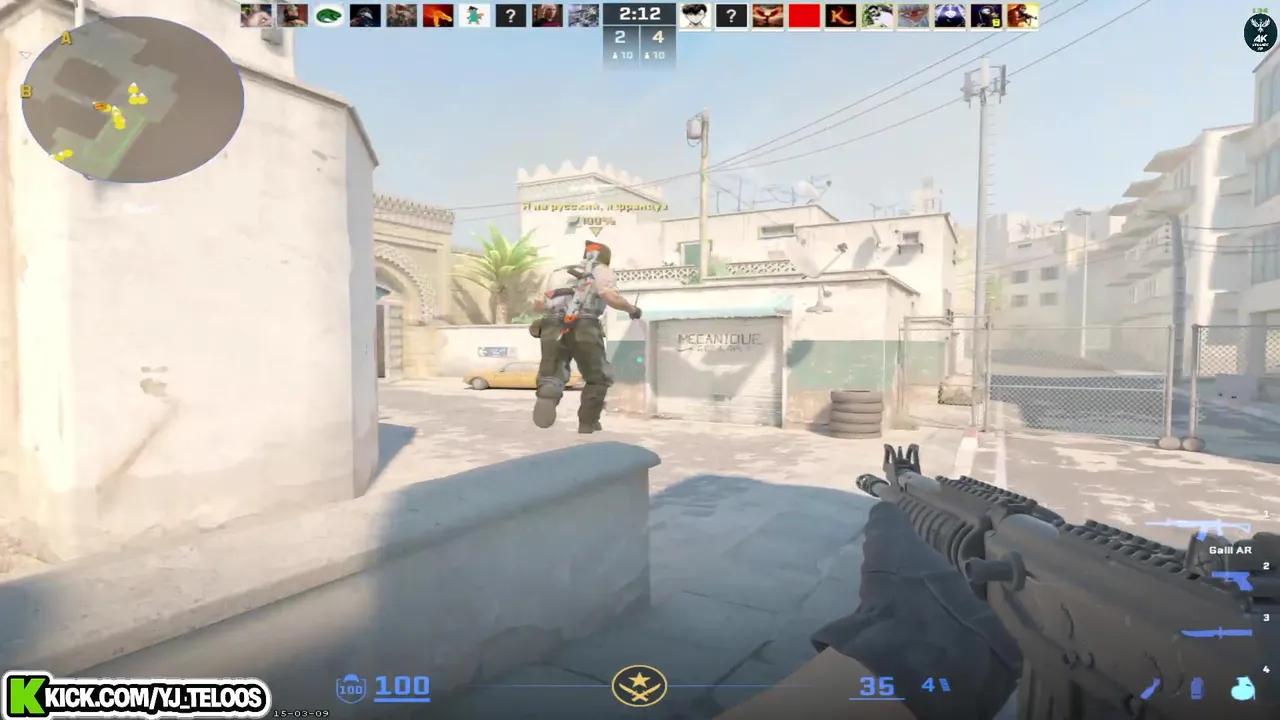This screenshot has height=720, width=1280.
Task: Click the Perry the Platypus avatar
Action: (x=475, y=15)
